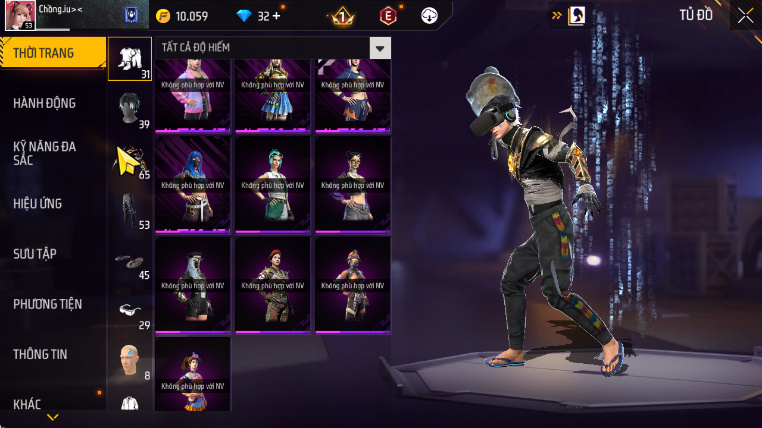Image resolution: width=762 pixels, height=428 pixels.
Task: Add diamonds with the plus button
Action: [276, 16]
